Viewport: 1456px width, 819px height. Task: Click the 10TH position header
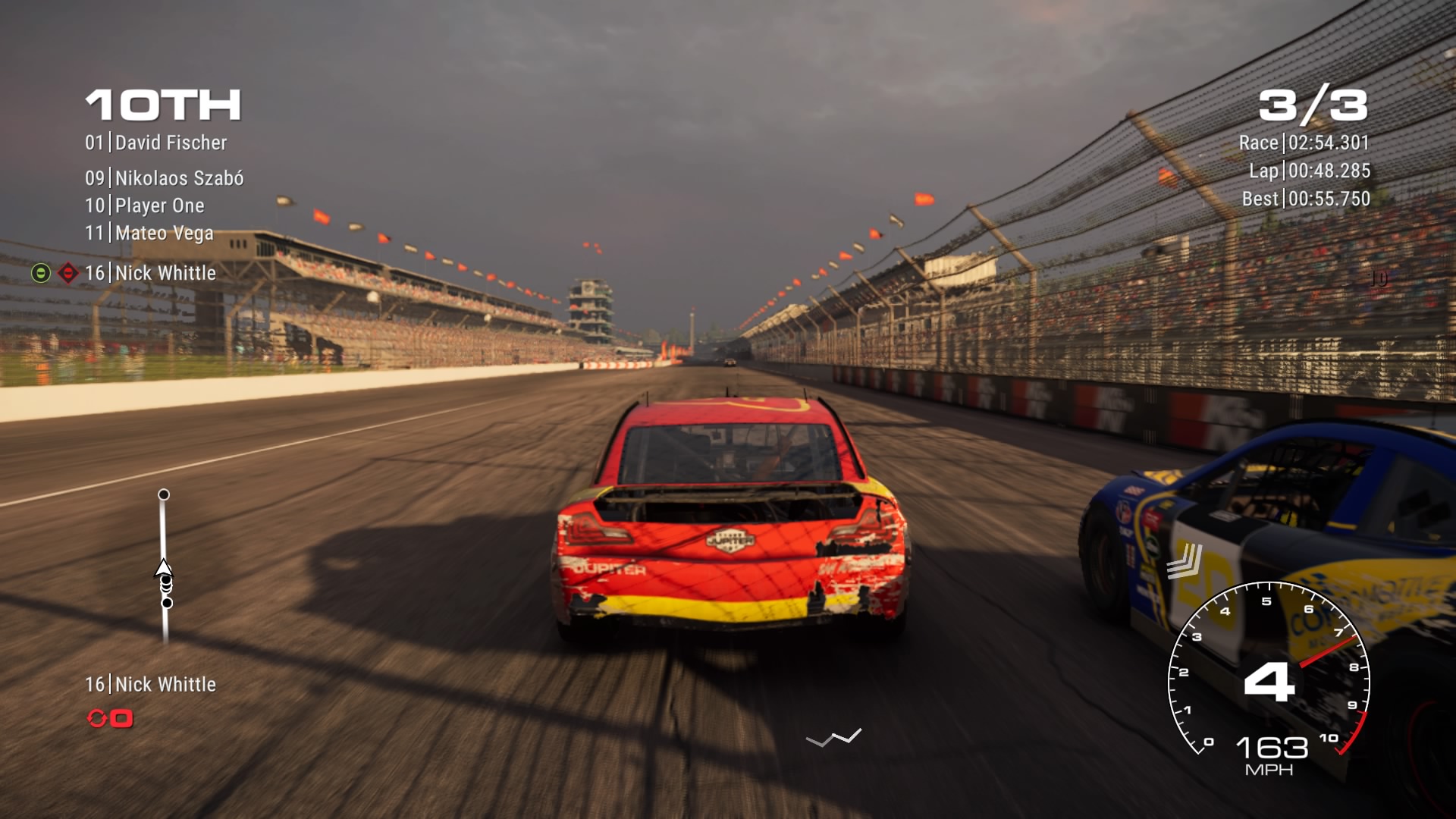tap(164, 106)
